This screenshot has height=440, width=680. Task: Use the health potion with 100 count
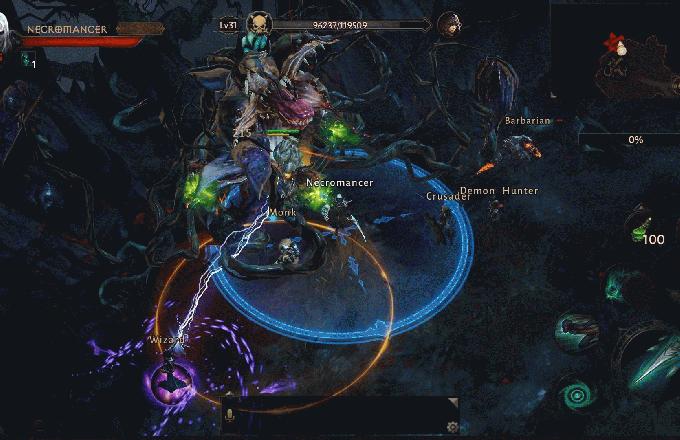pos(639,226)
